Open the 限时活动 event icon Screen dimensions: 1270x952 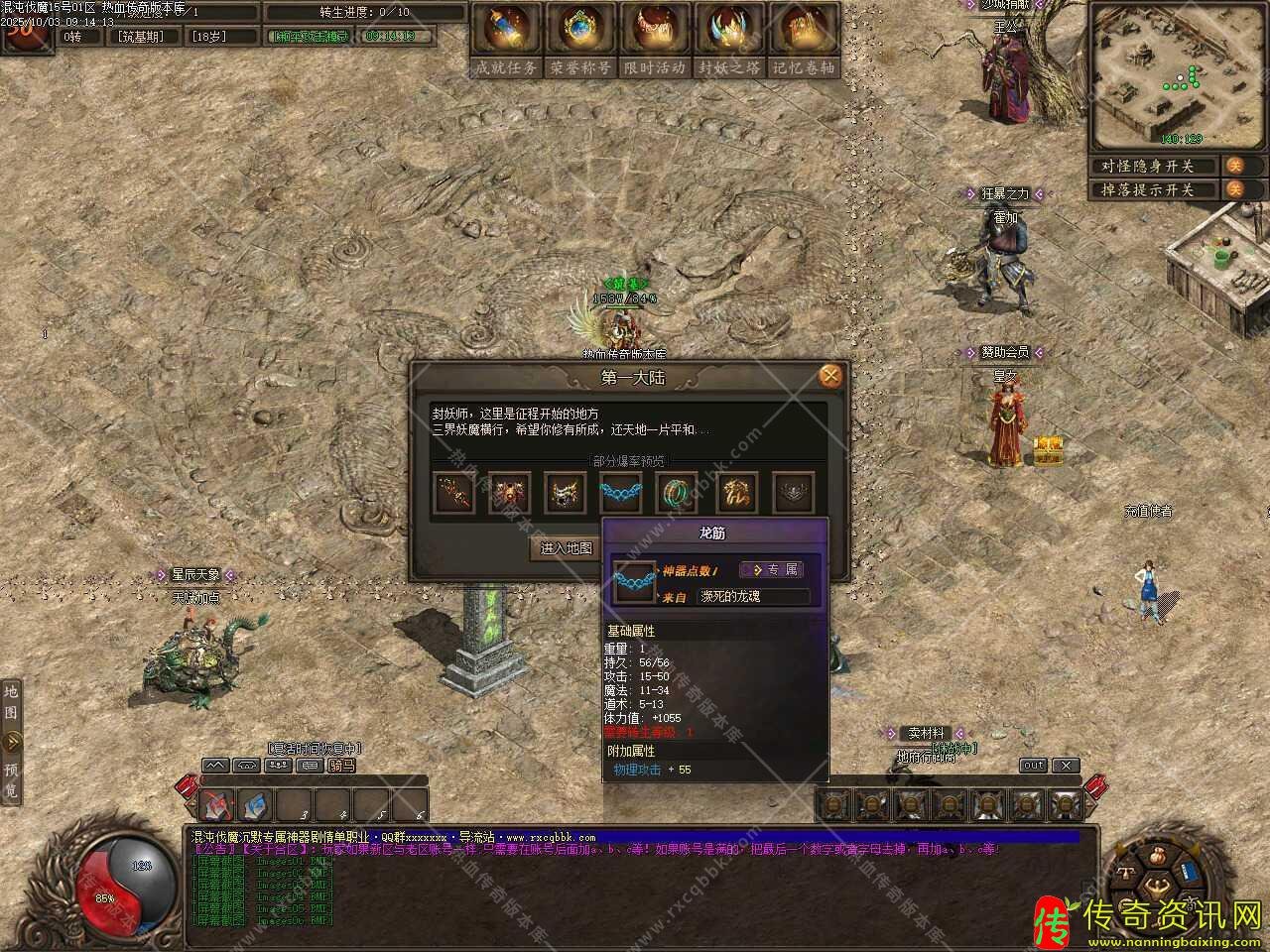point(655,40)
